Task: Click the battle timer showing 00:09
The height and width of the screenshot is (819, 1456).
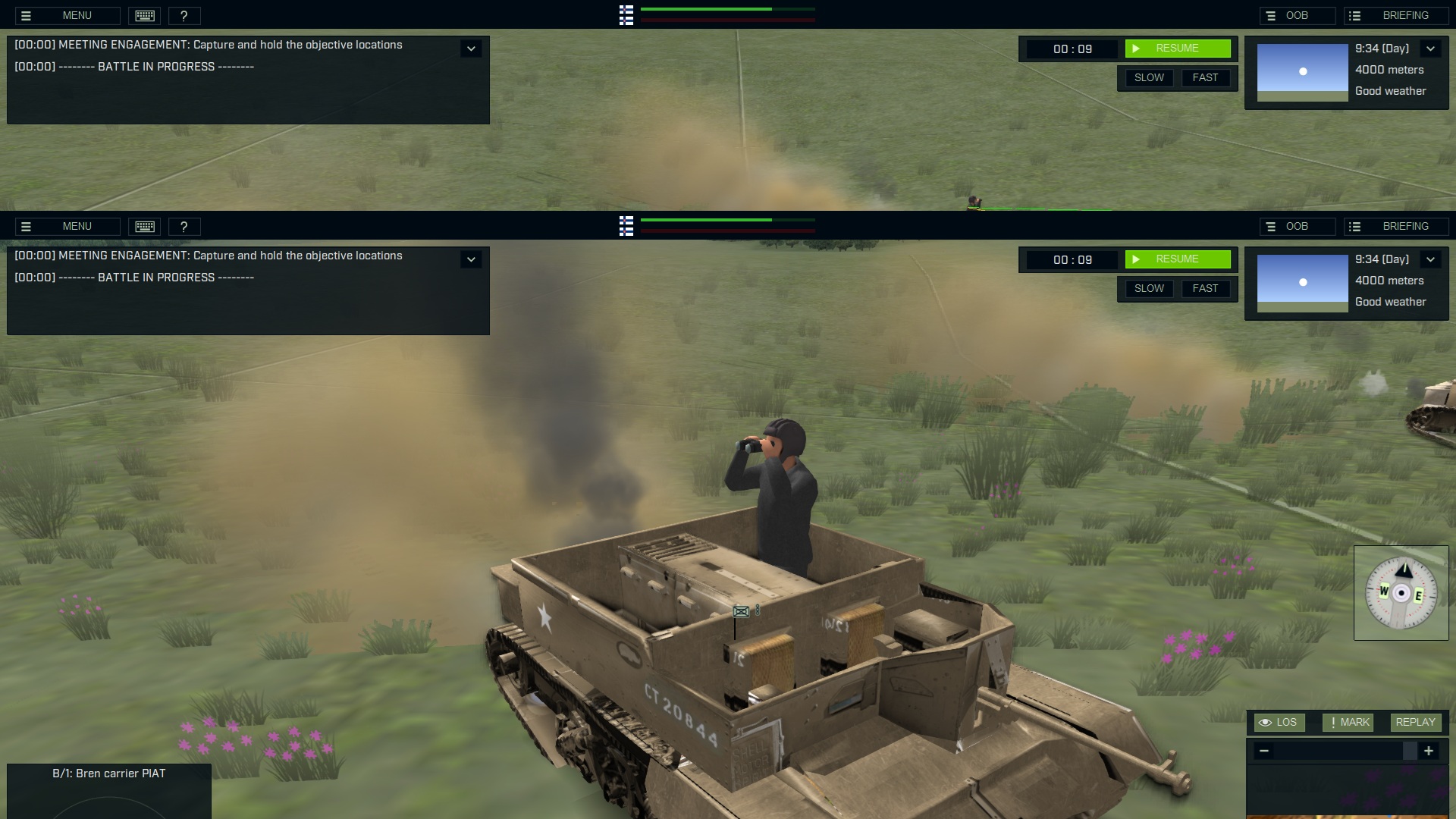Action: coord(1072,49)
